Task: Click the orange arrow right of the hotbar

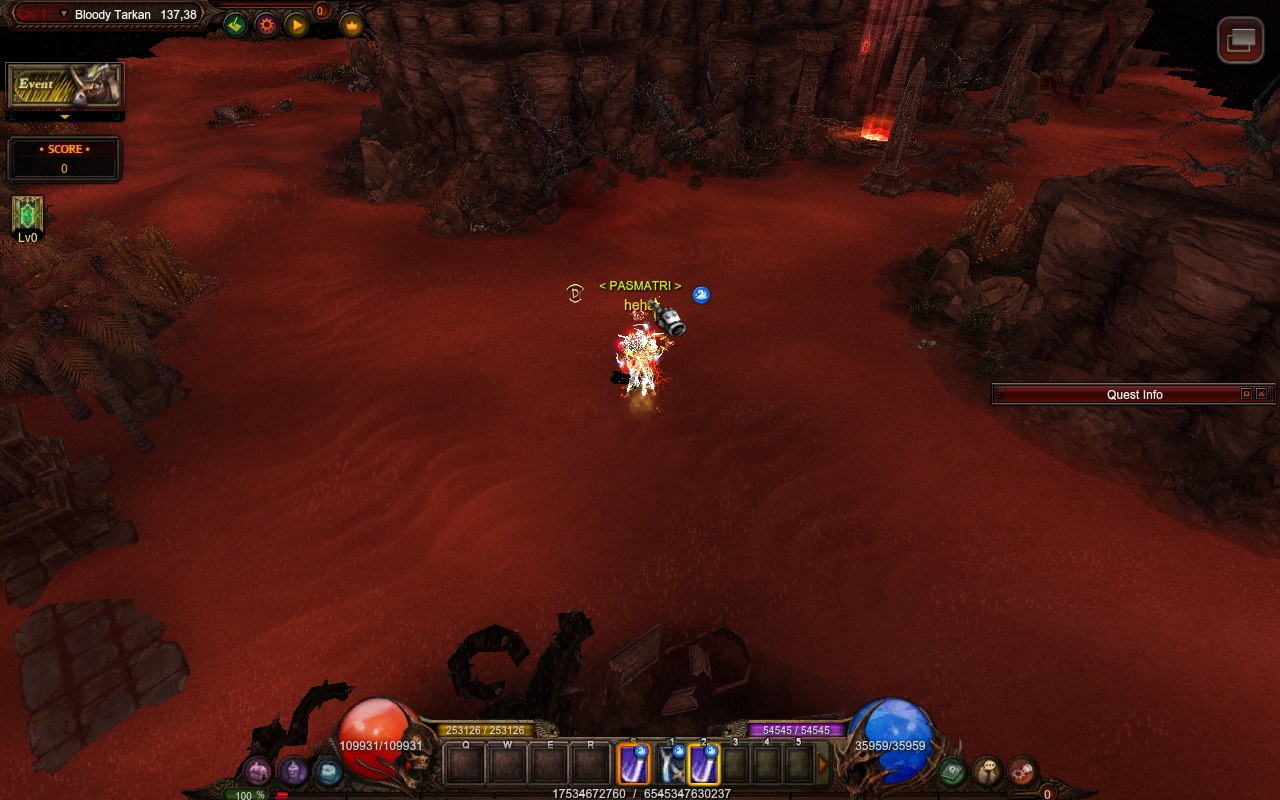Action: tap(823, 766)
